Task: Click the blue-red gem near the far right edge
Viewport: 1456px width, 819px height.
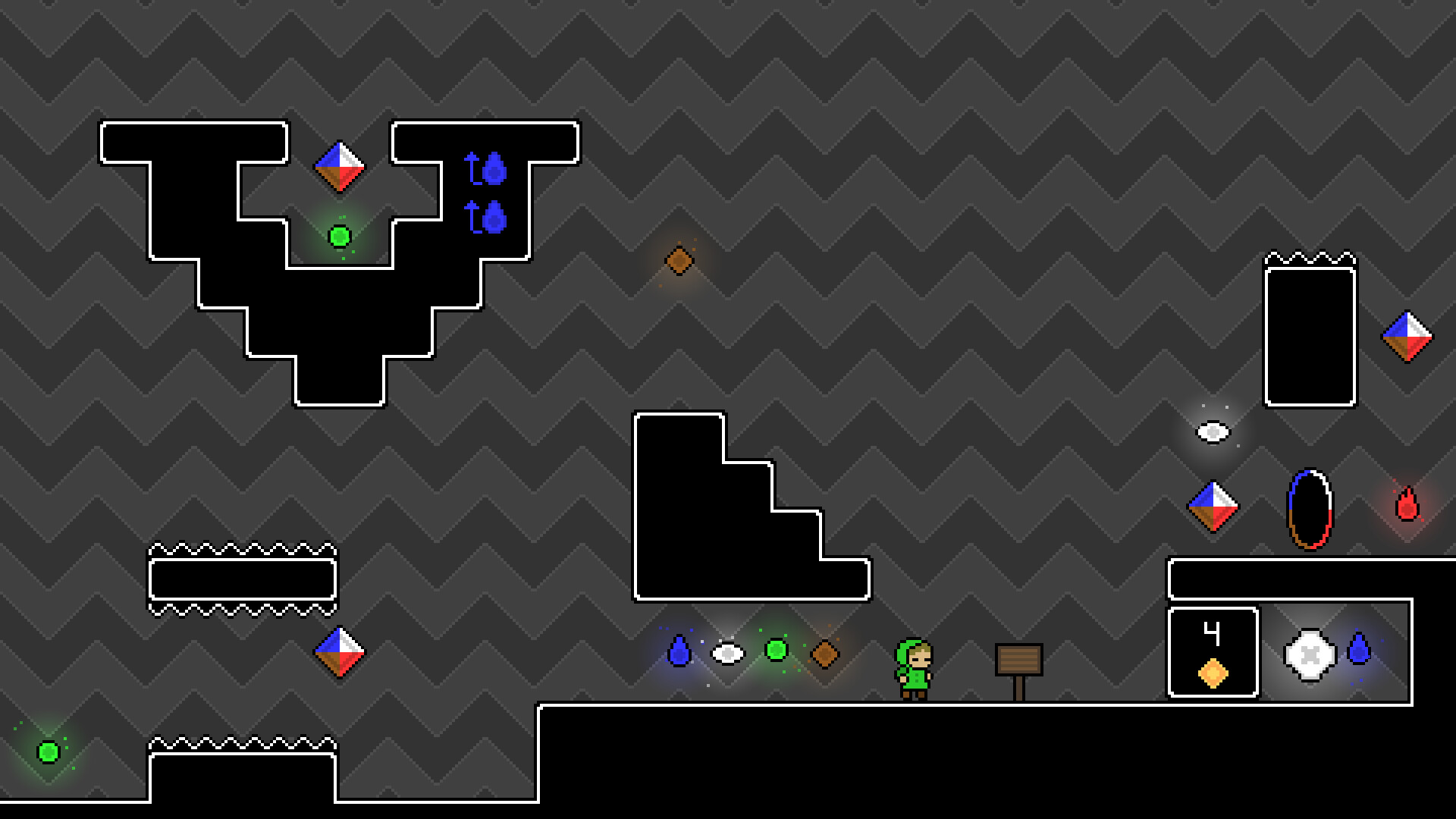Action: click(1408, 336)
